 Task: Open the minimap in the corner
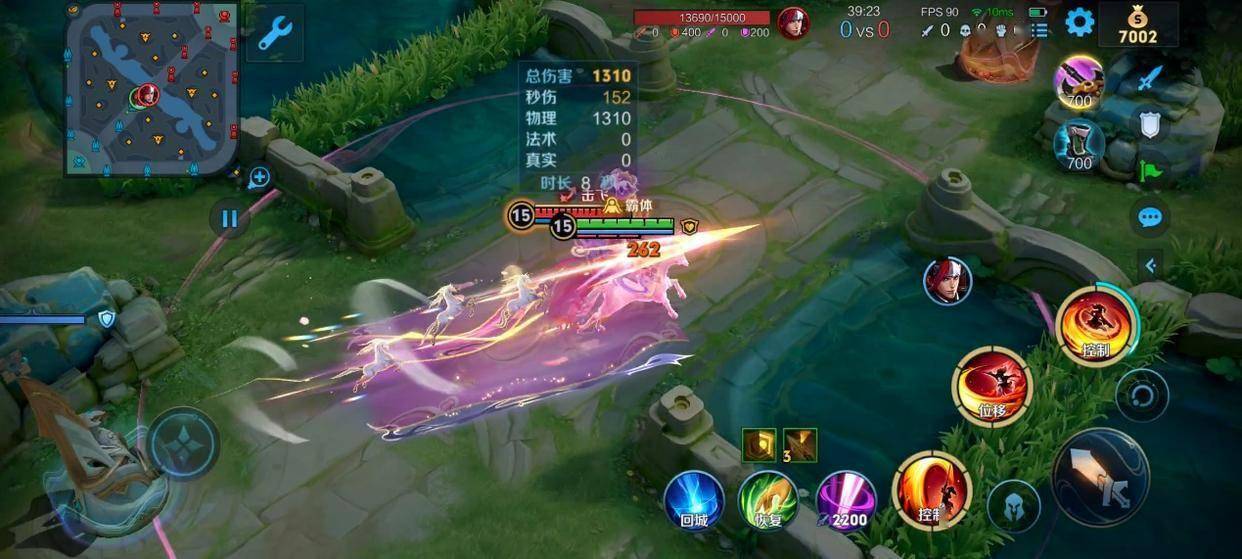[x=152, y=89]
